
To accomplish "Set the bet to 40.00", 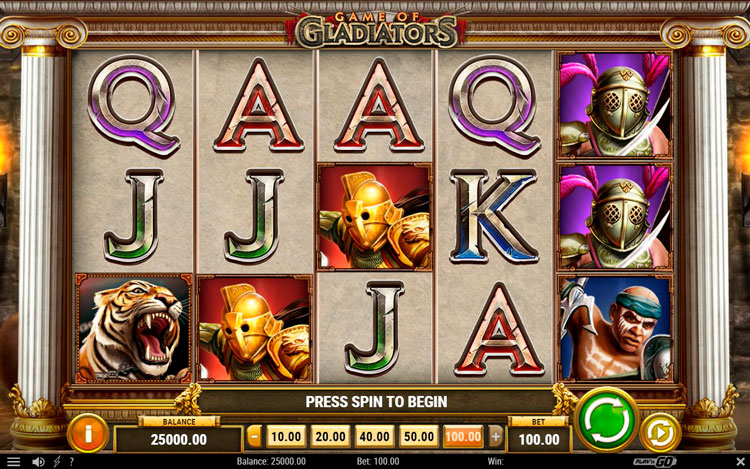I will click(375, 436).
